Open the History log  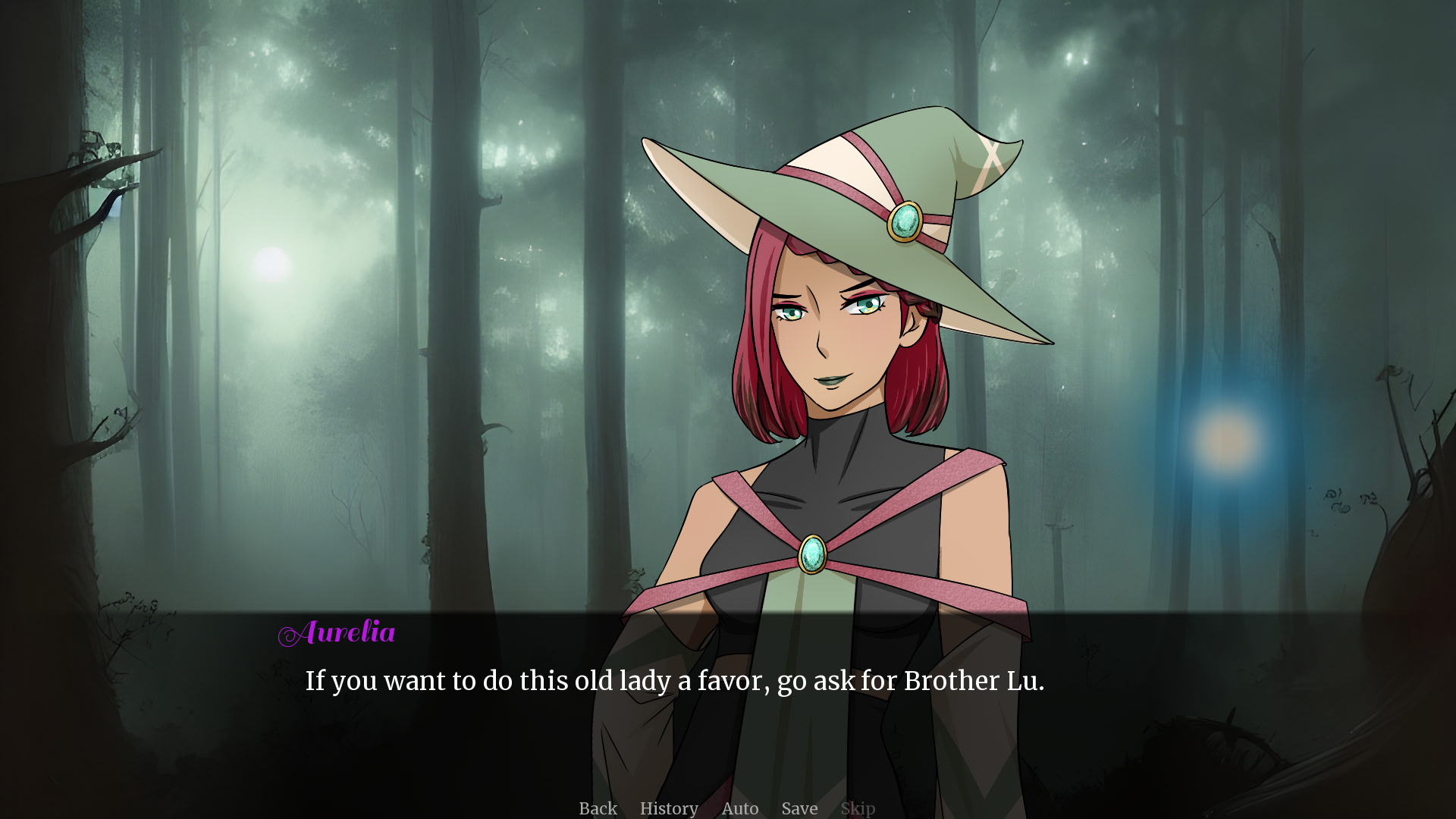tap(669, 808)
